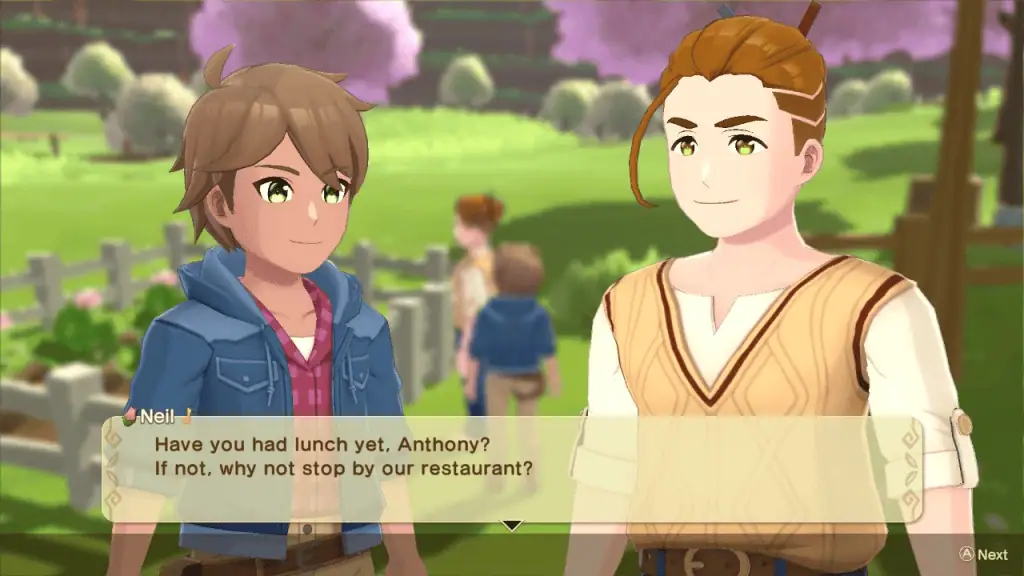Click the downward continue arrow under the dialogue

click(x=512, y=525)
